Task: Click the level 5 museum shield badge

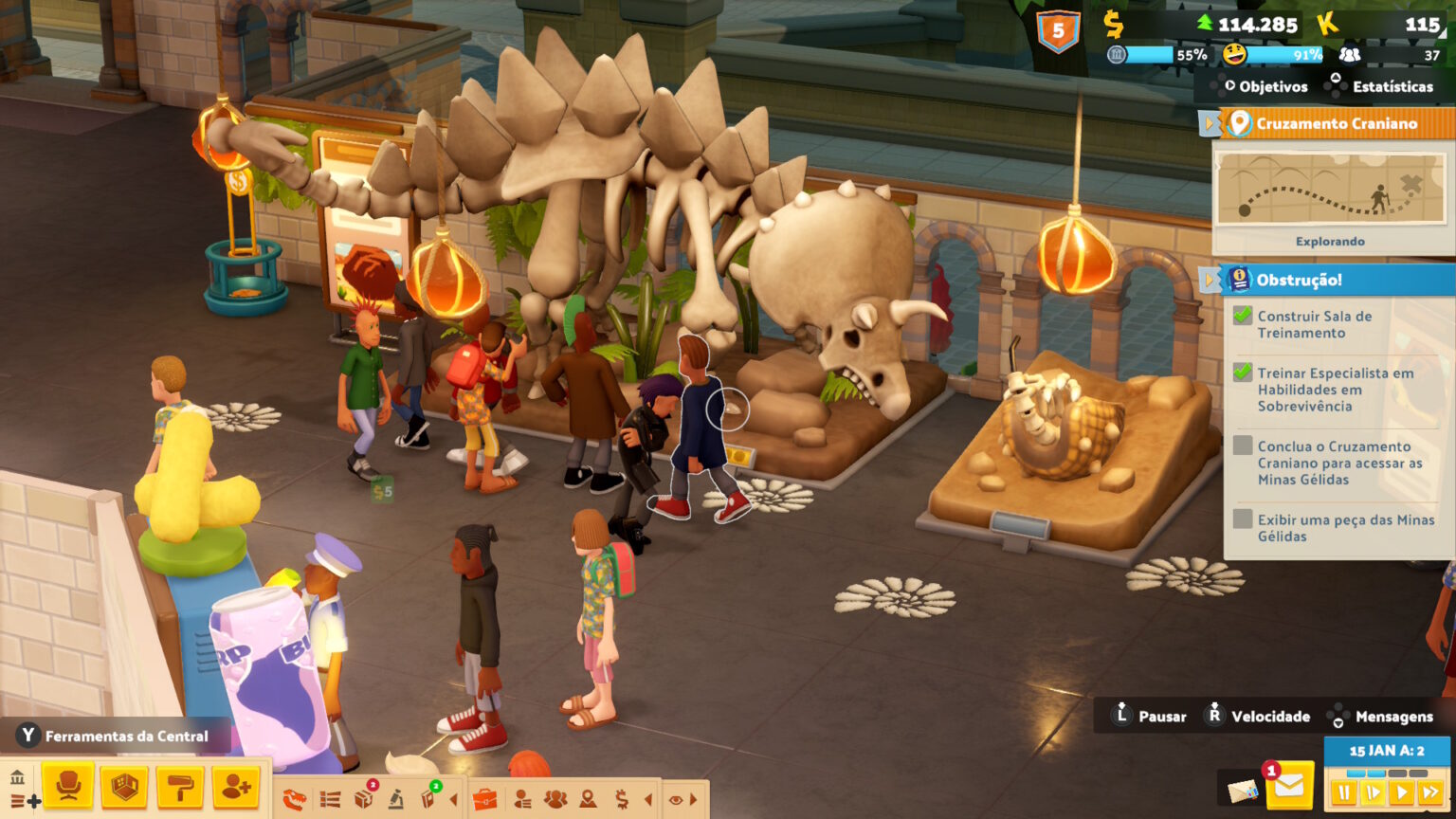Action: [1058, 31]
